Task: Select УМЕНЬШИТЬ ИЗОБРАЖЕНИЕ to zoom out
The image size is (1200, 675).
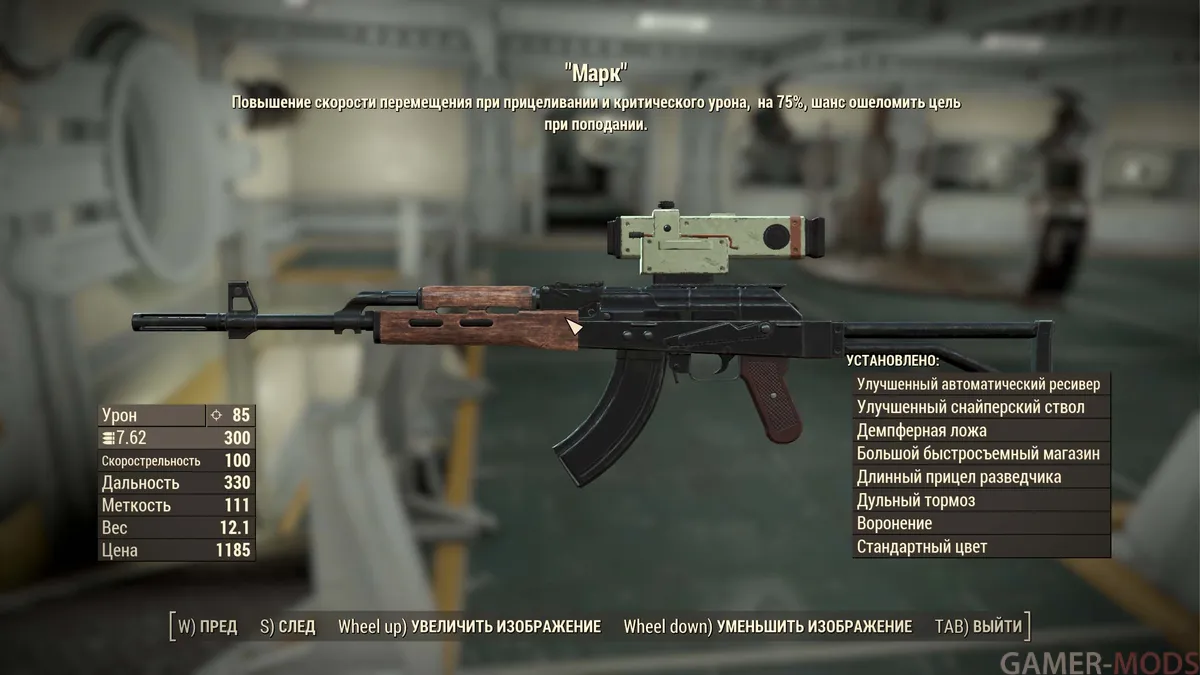Action: (767, 627)
